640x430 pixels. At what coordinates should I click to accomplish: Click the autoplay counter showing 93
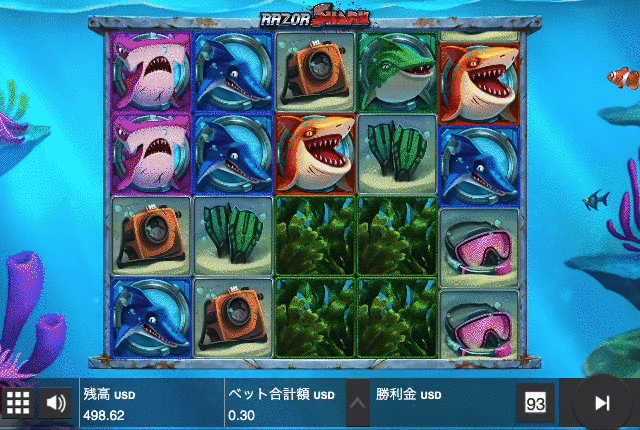tap(535, 403)
